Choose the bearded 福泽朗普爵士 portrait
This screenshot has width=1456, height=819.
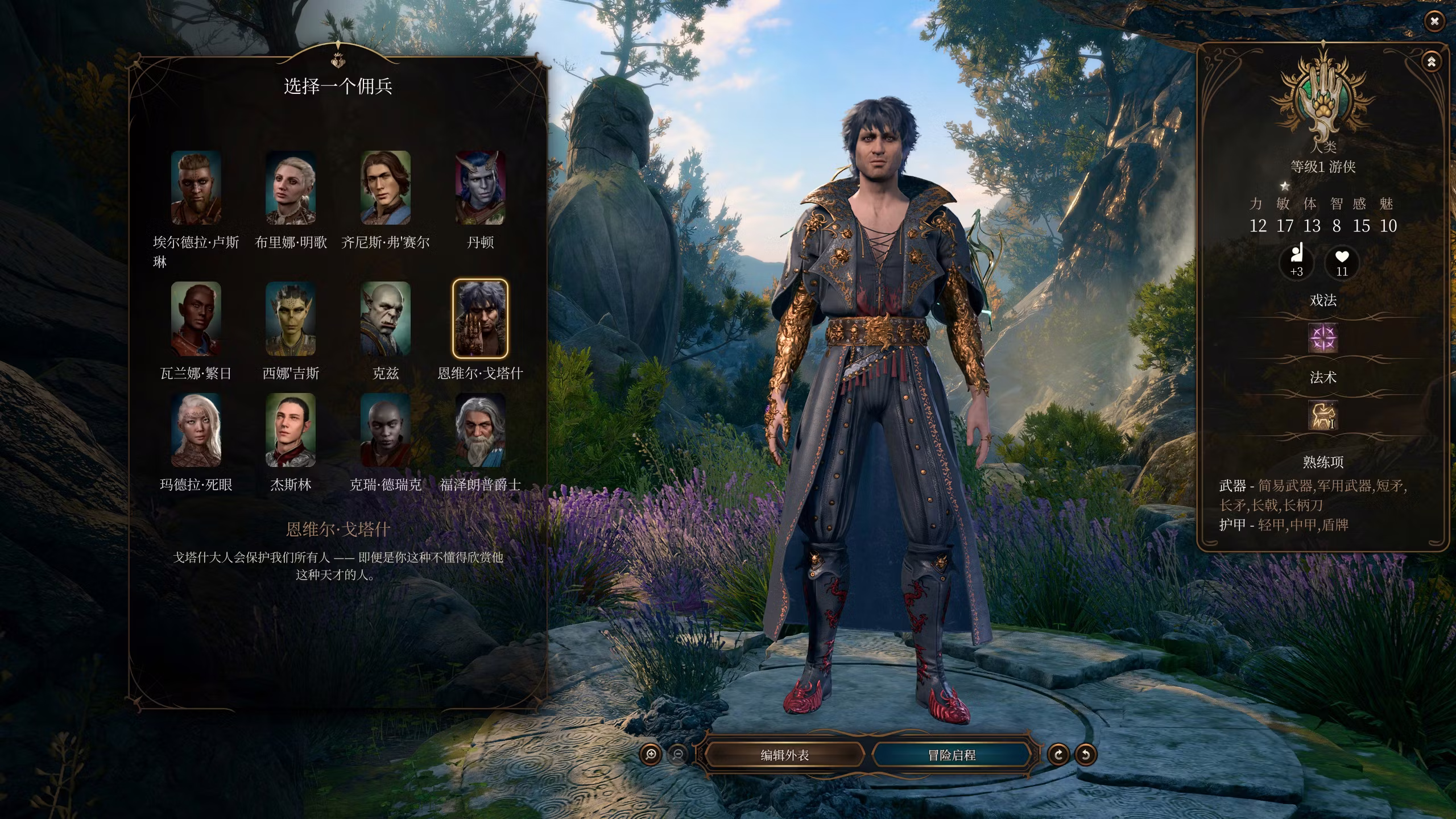pyautogui.click(x=480, y=430)
